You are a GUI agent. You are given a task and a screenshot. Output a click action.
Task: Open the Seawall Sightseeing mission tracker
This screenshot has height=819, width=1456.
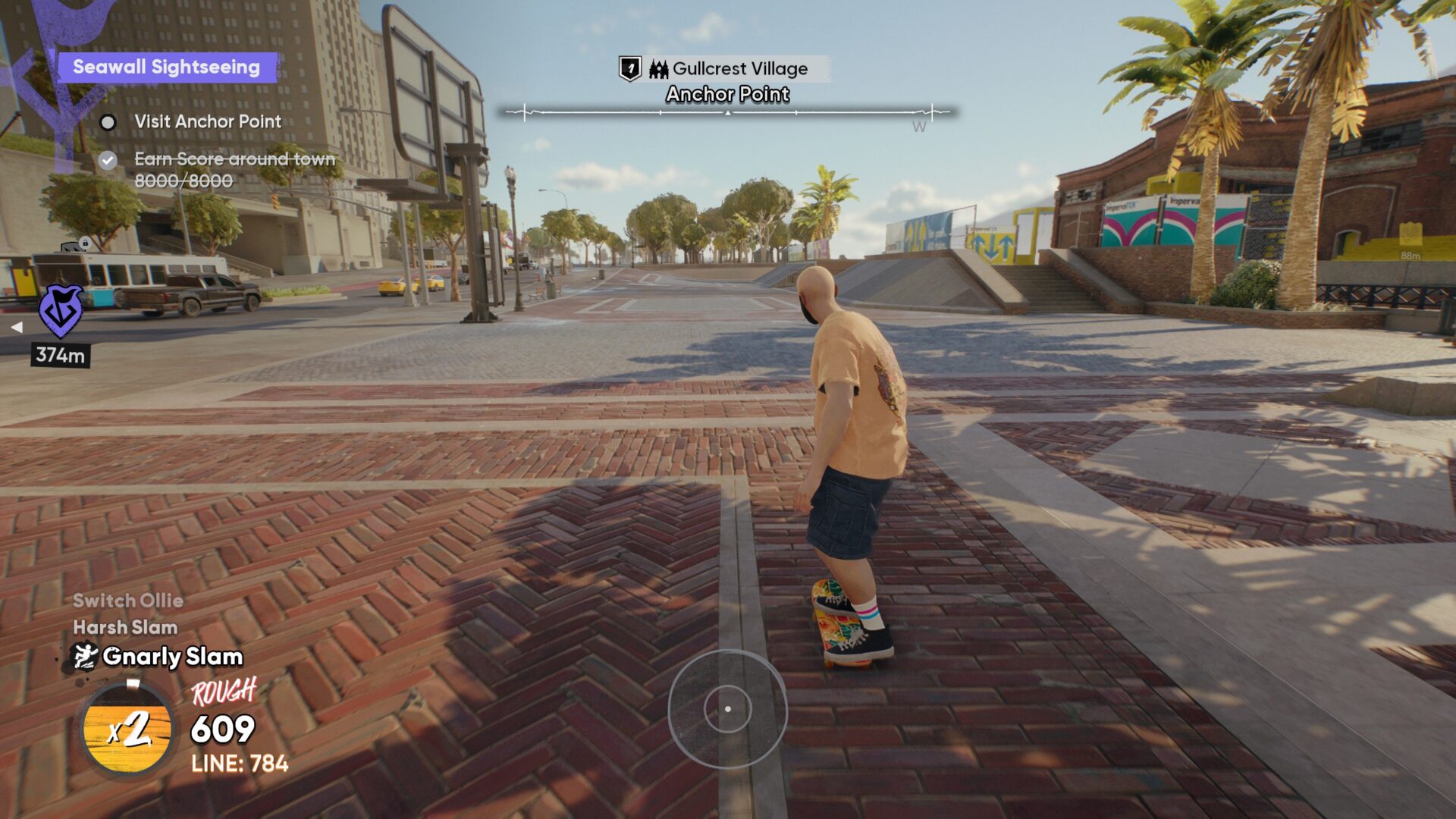(167, 67)
